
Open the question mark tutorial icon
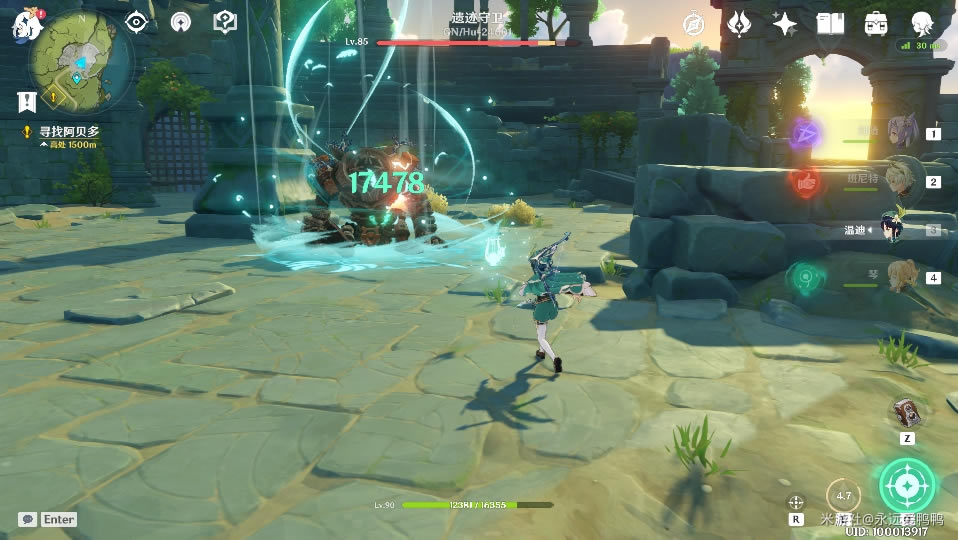pyautogui.click(x=226, y=22)
